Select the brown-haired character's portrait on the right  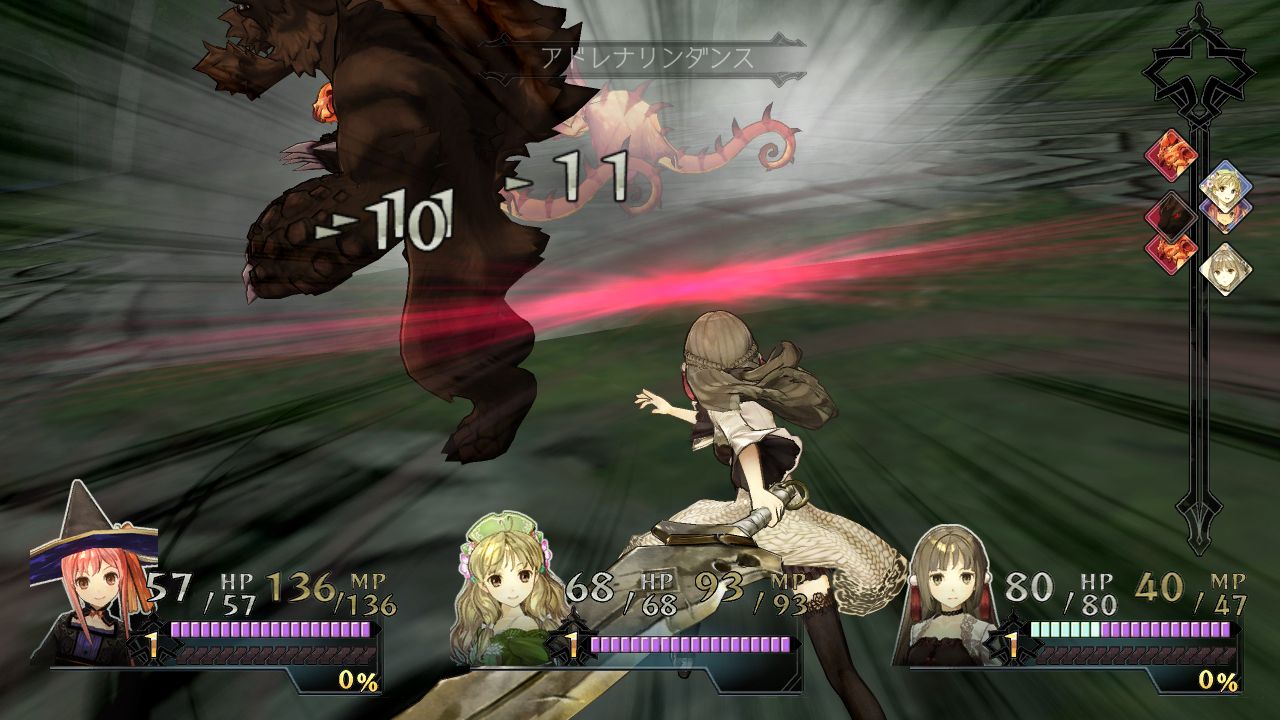950,585
